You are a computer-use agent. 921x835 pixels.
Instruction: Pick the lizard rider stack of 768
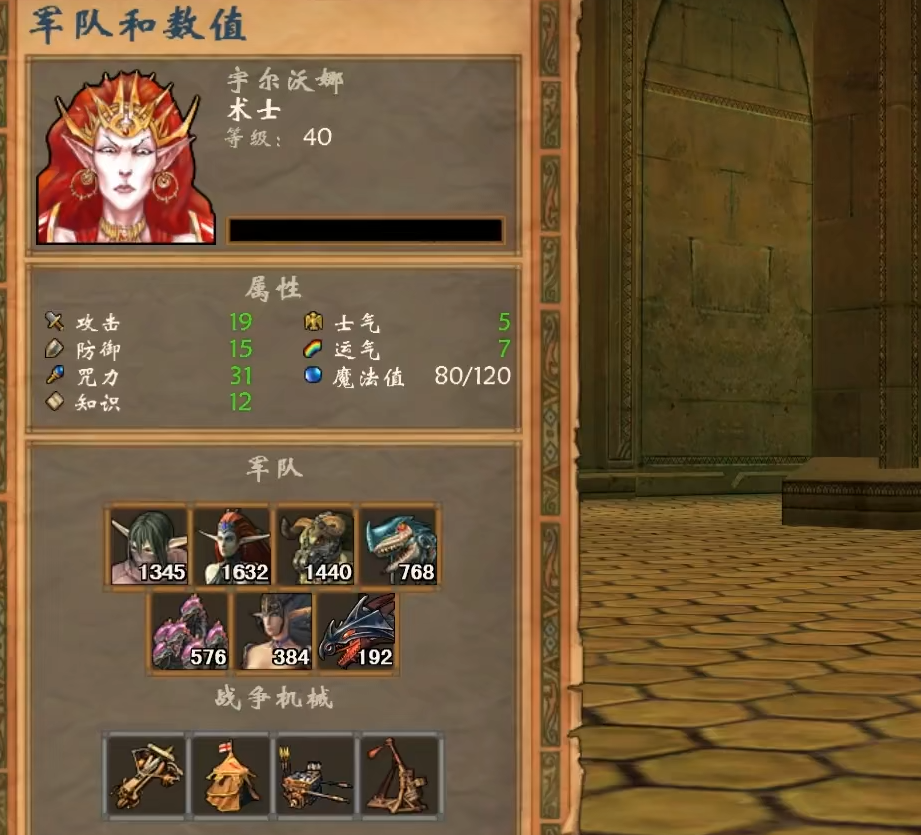(399, 546)
